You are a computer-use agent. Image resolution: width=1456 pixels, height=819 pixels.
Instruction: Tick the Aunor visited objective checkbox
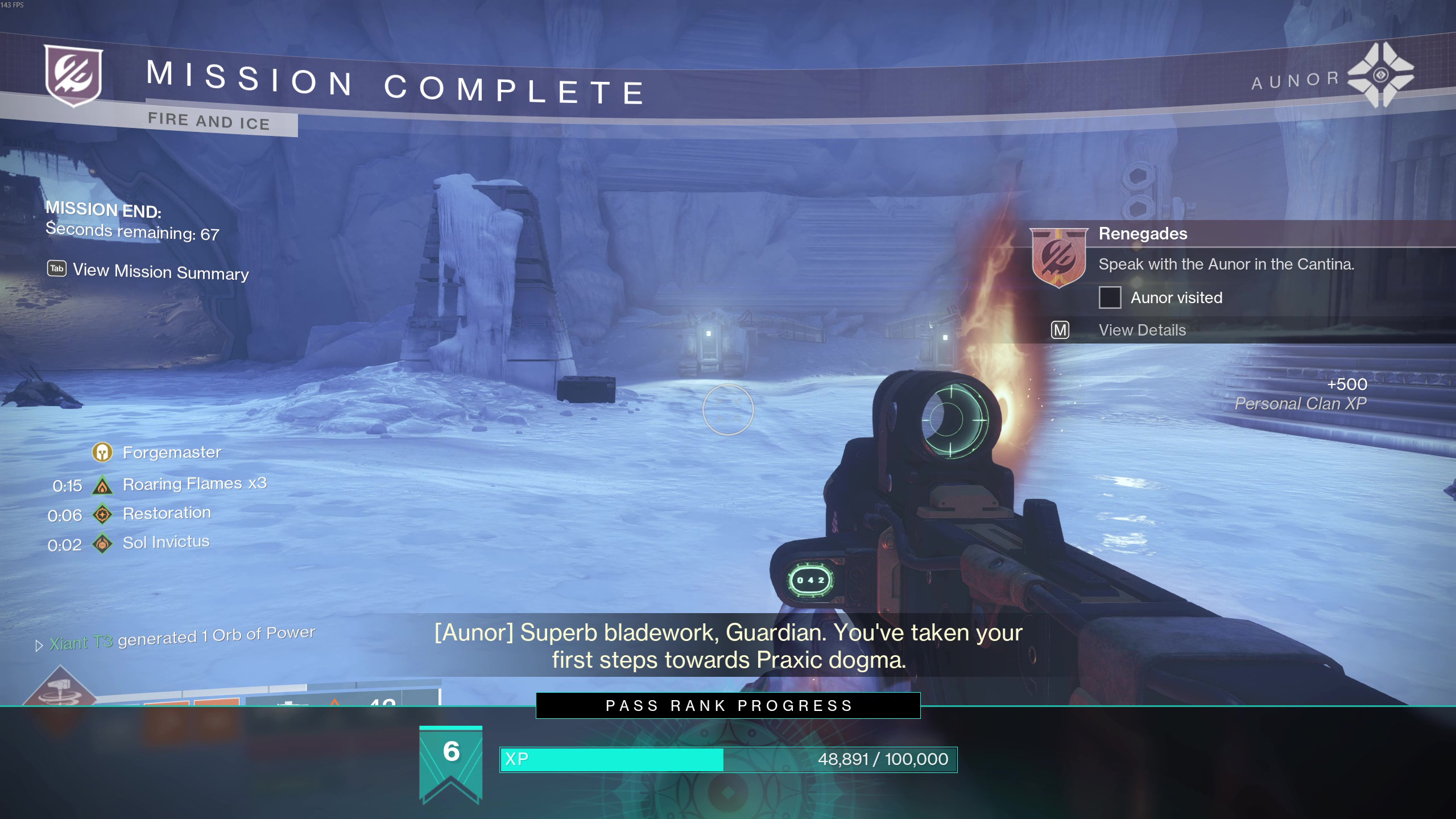(1110, 297)
